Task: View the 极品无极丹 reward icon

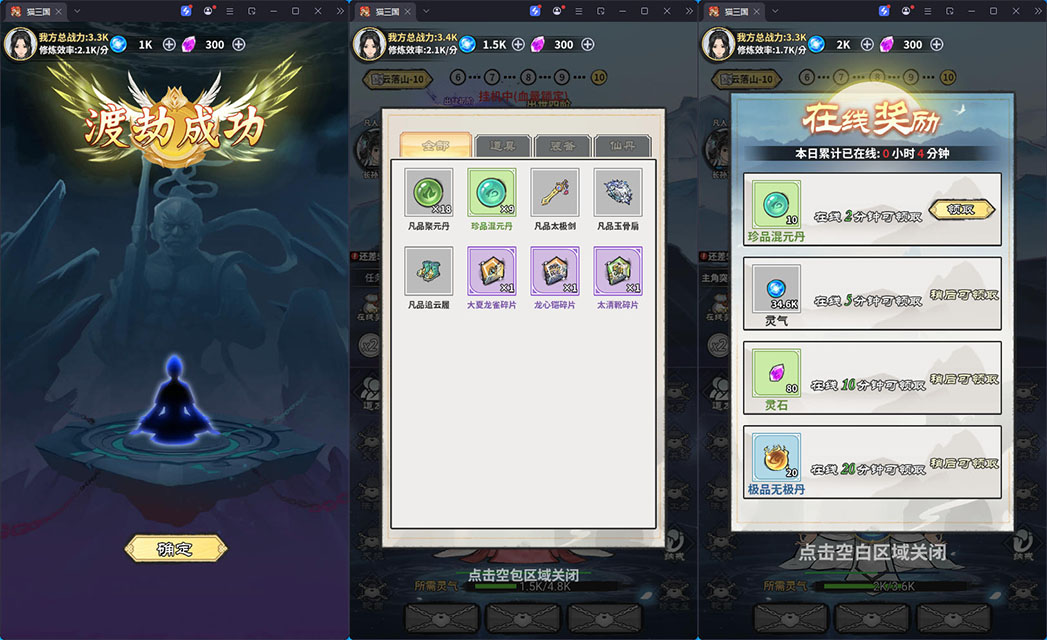Action: [776, 458]
